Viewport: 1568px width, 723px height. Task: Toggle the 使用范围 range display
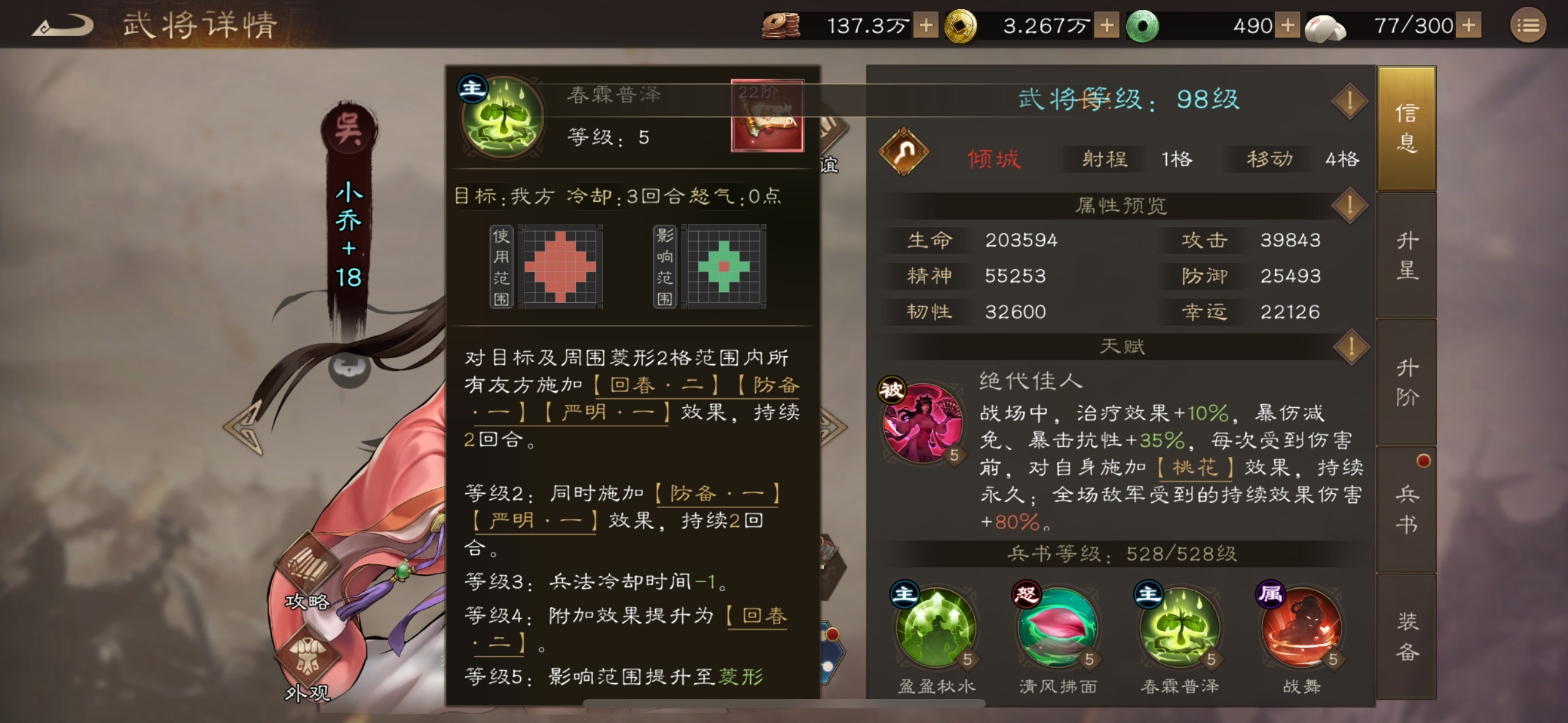500,267
